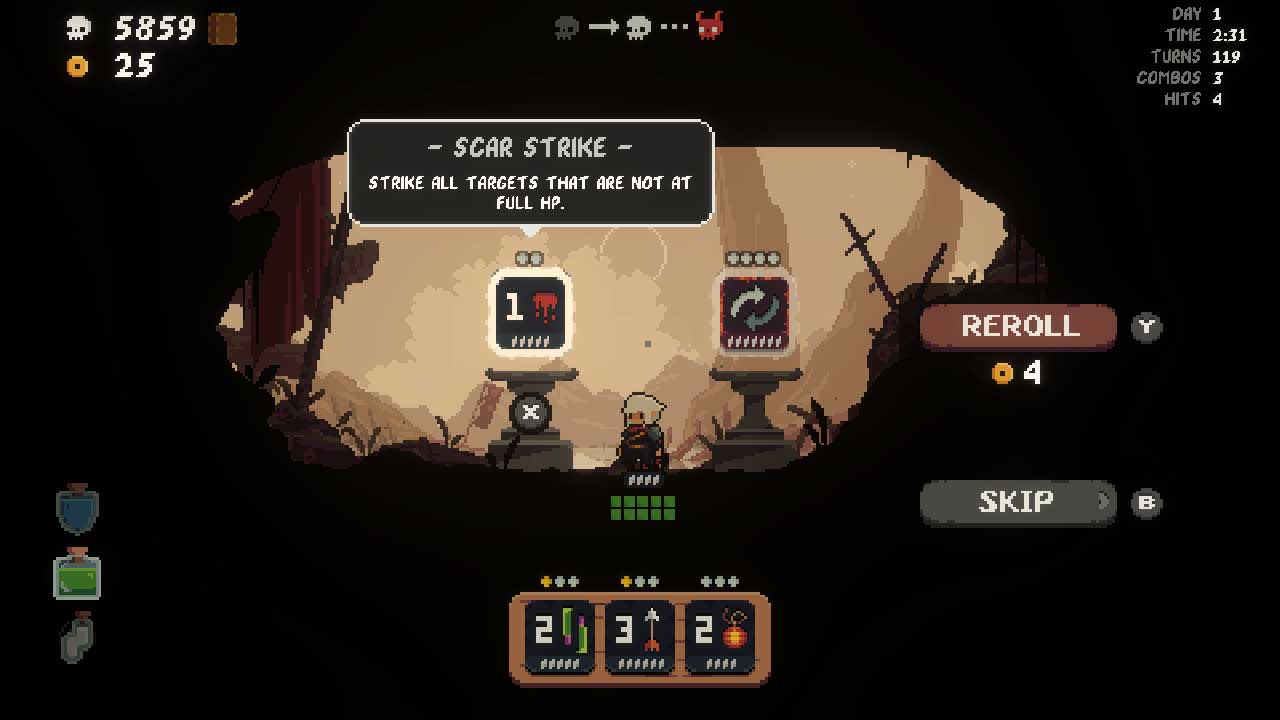Open the Scar Strike tooltip header
Viewport: 1280px width, 720px height.
click(530, 146)
